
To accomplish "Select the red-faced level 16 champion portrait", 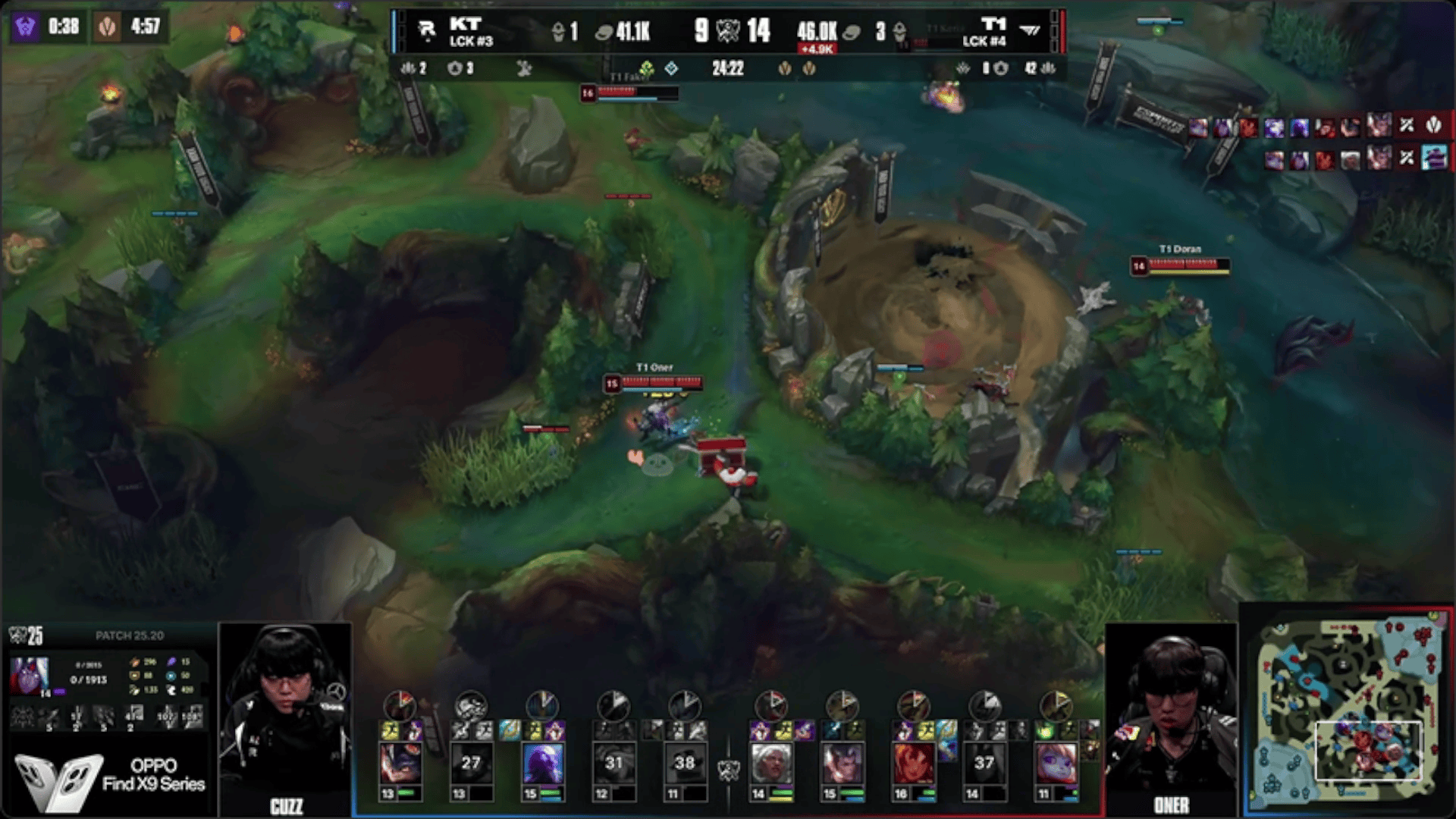I will coord(913,762).
